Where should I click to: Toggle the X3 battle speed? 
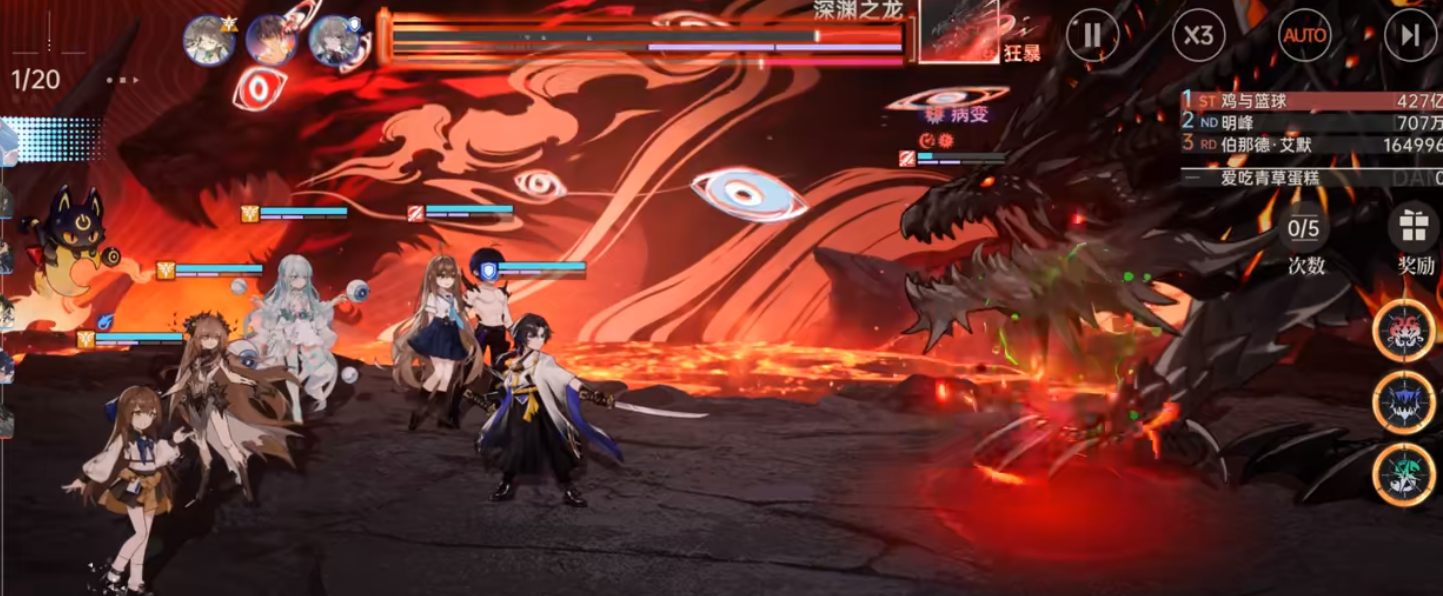[1198, 37]
